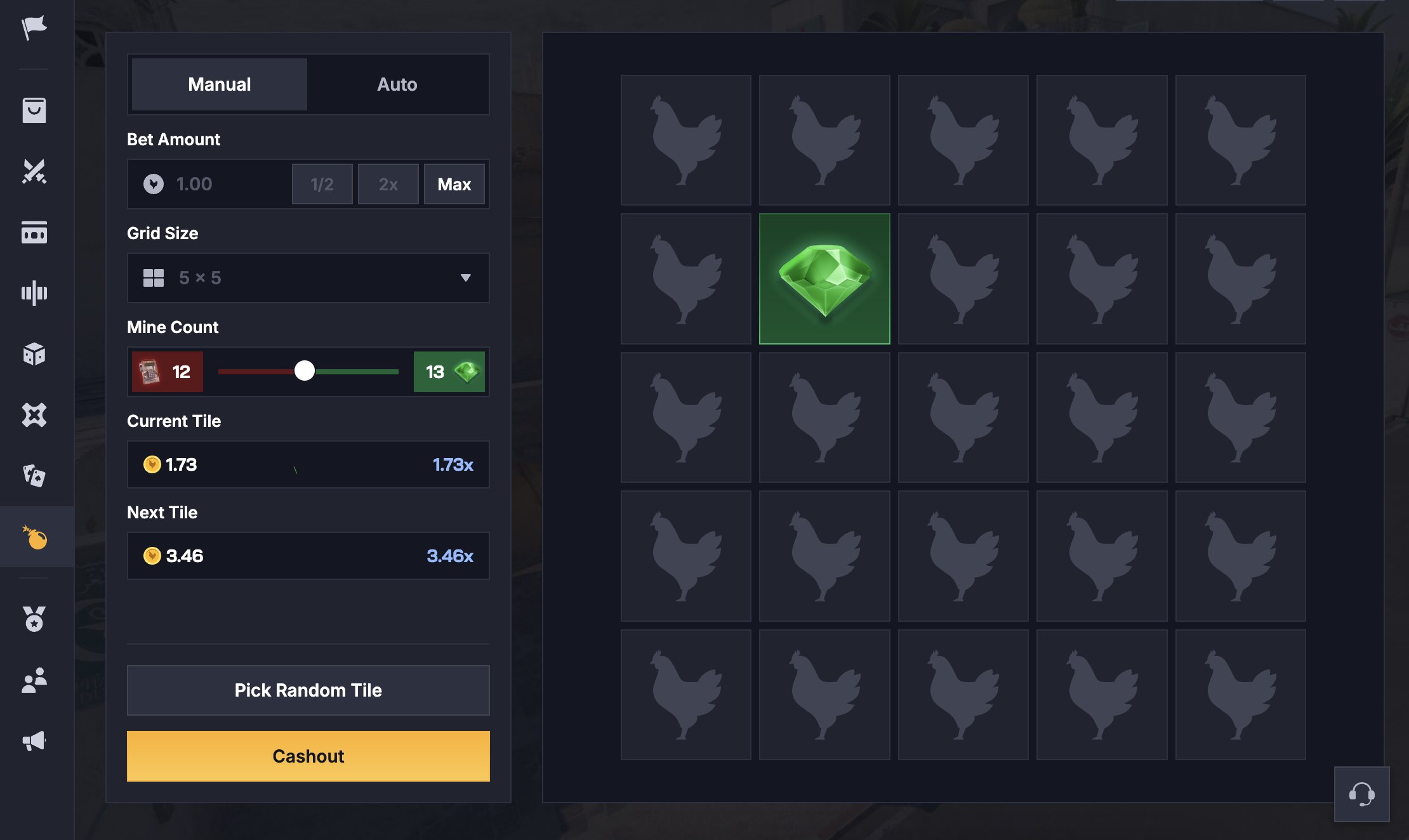Open the dice game sidebar icon
This screenshot has width=1409, height=840.
(34, 354)
